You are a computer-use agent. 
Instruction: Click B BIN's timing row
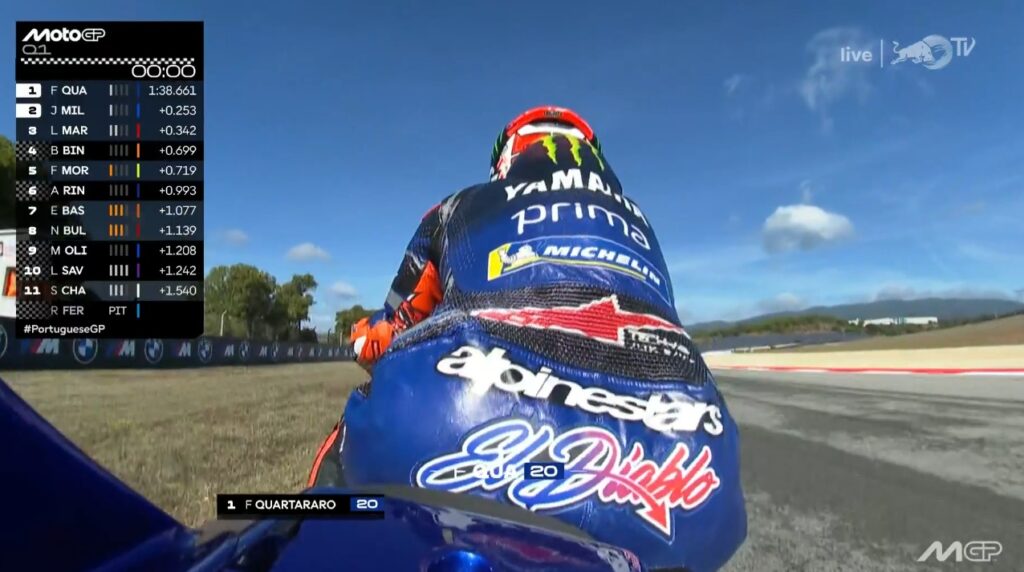point(108,150)
